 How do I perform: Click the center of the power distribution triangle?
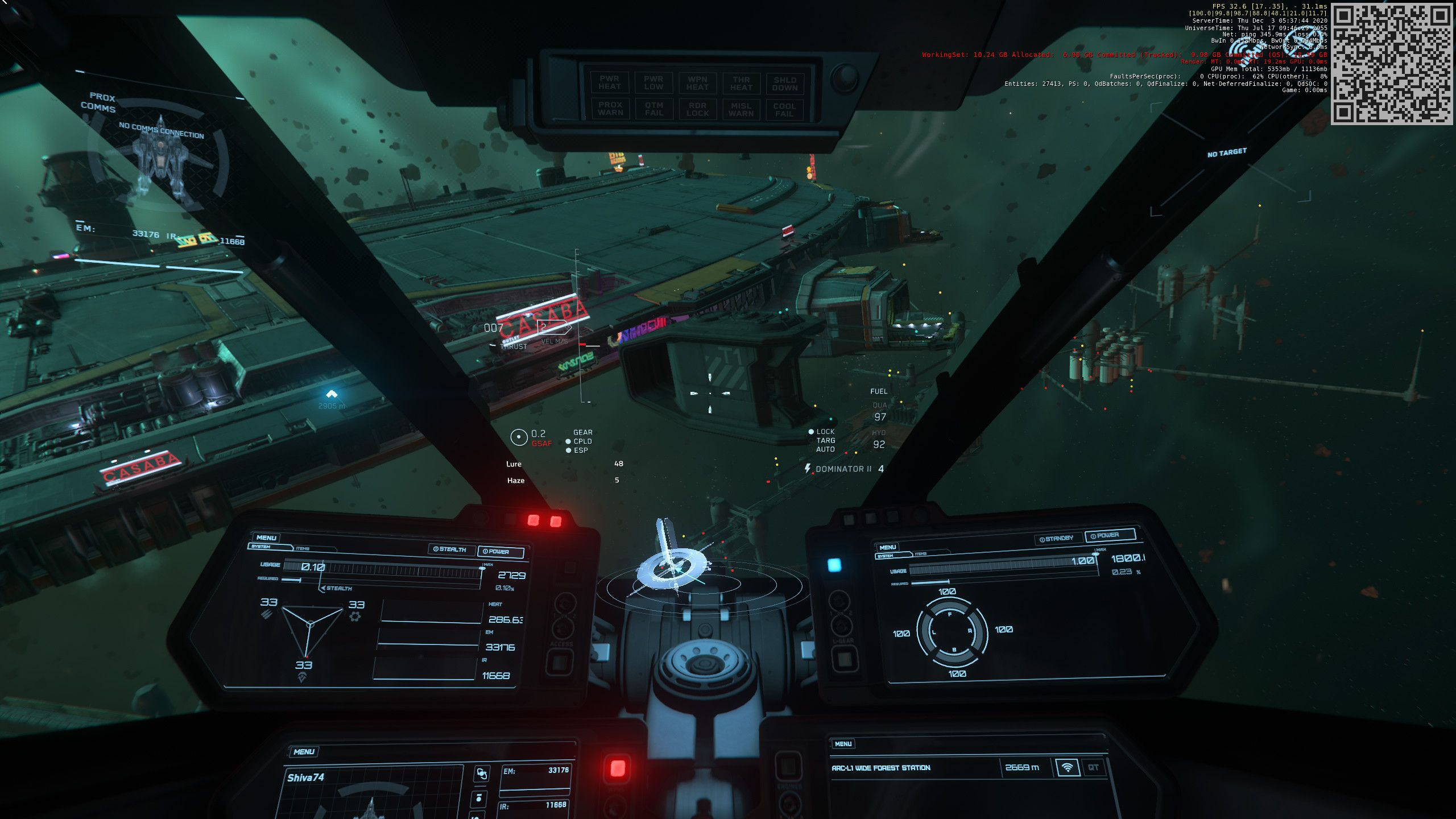coord(310,624)
